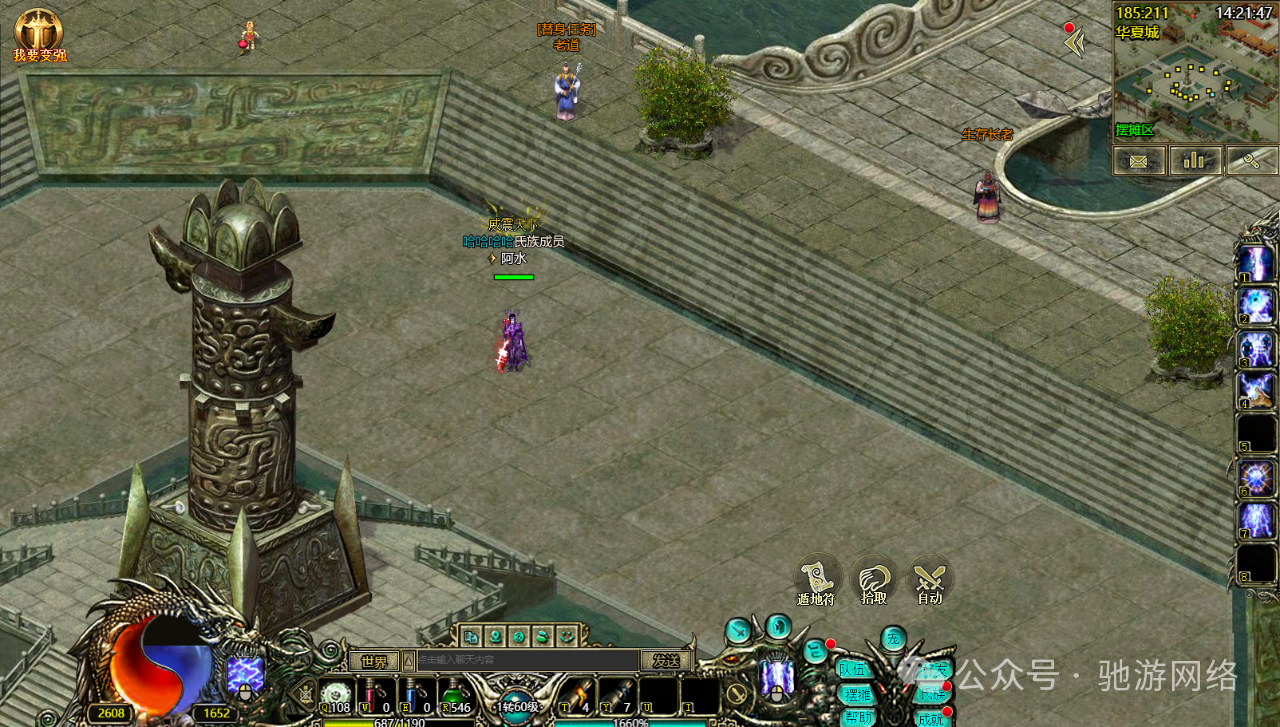Image resolution: width=1280 pixels, height=727 pixels.
Task: Open the 队伍 team menu
Action: (x=854, y=670)
